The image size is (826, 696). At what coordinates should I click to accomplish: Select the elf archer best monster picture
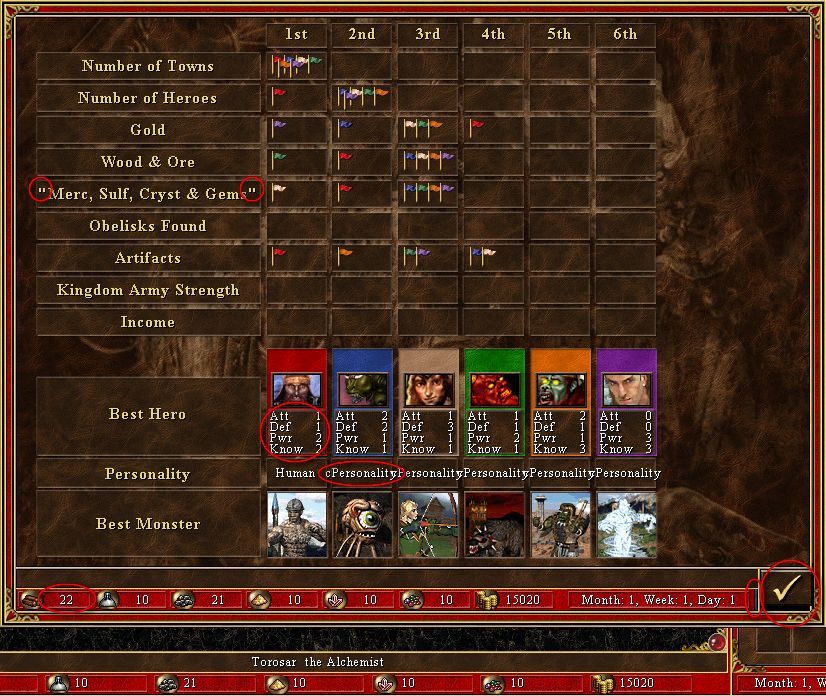point(428,524)
